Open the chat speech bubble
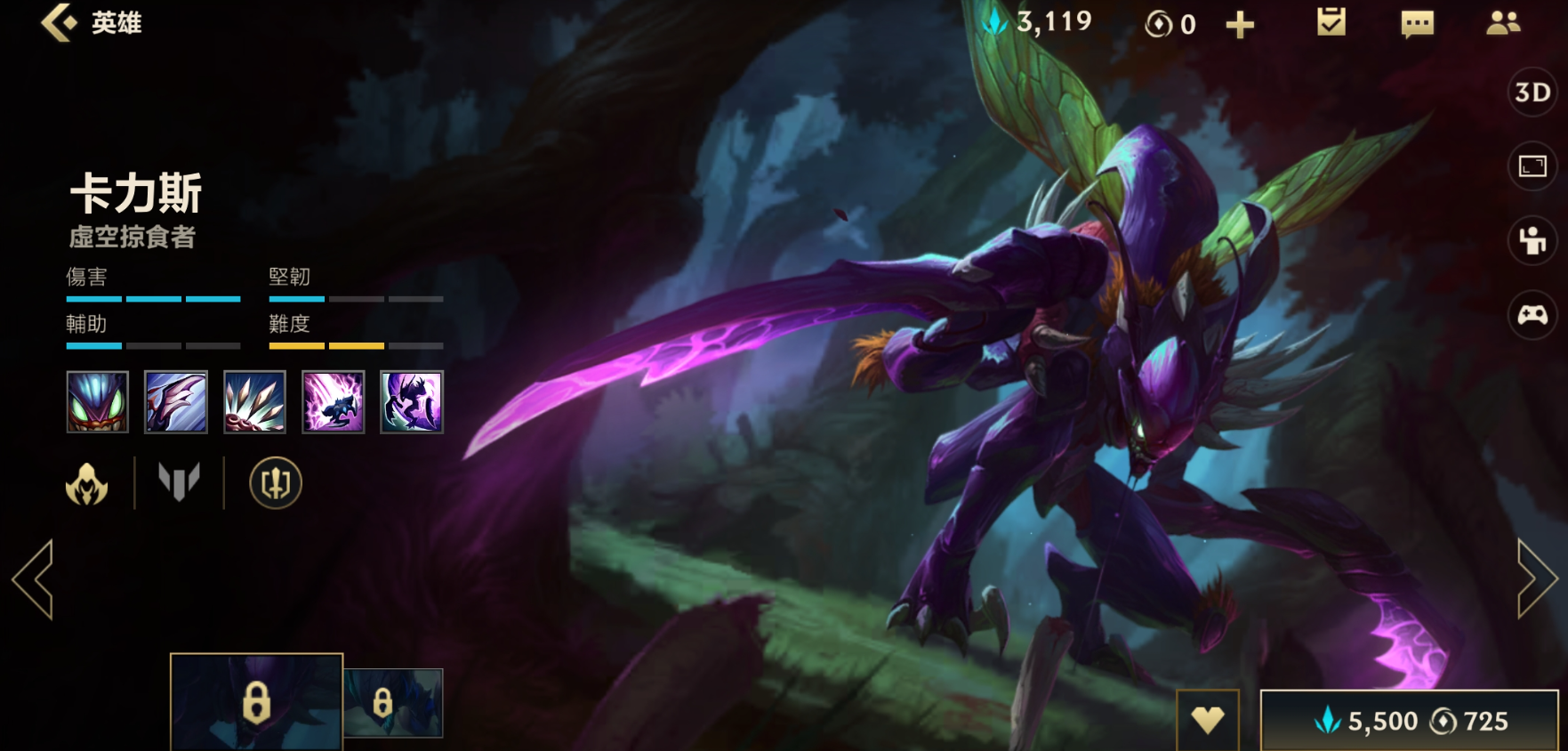 [1417, 24]
